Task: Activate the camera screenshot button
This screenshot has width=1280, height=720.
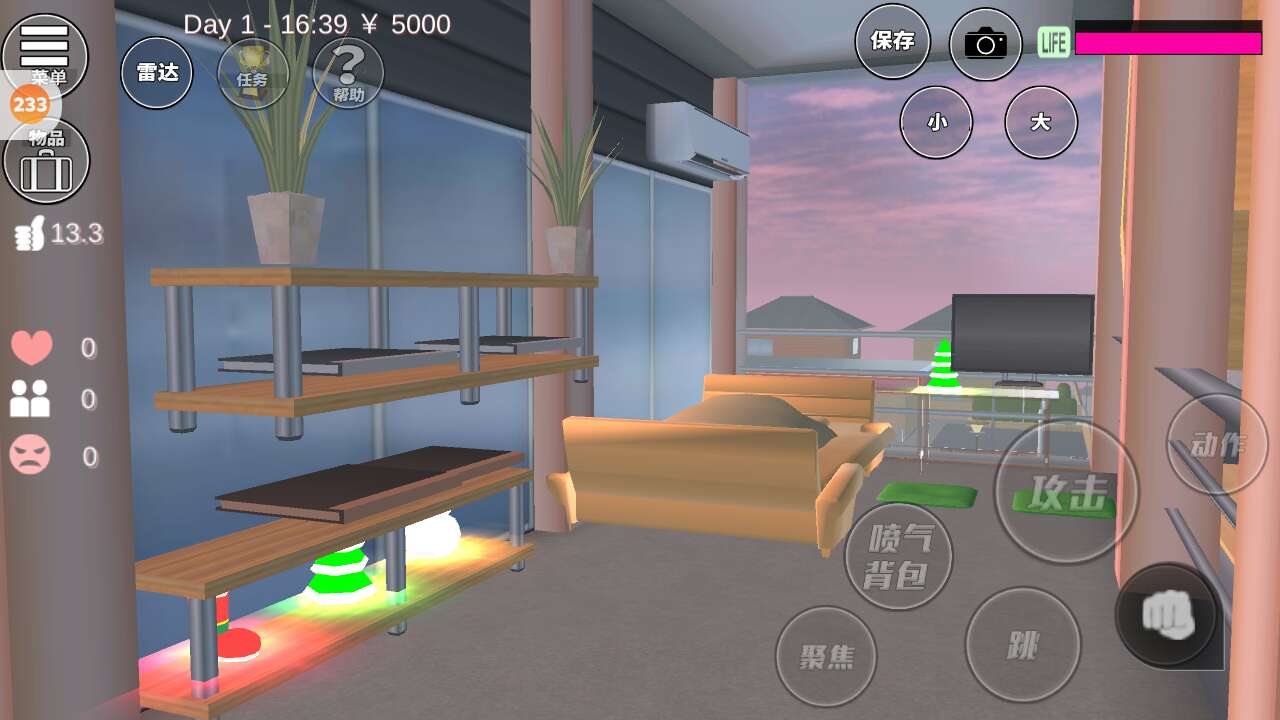Action: click(986, 44)
